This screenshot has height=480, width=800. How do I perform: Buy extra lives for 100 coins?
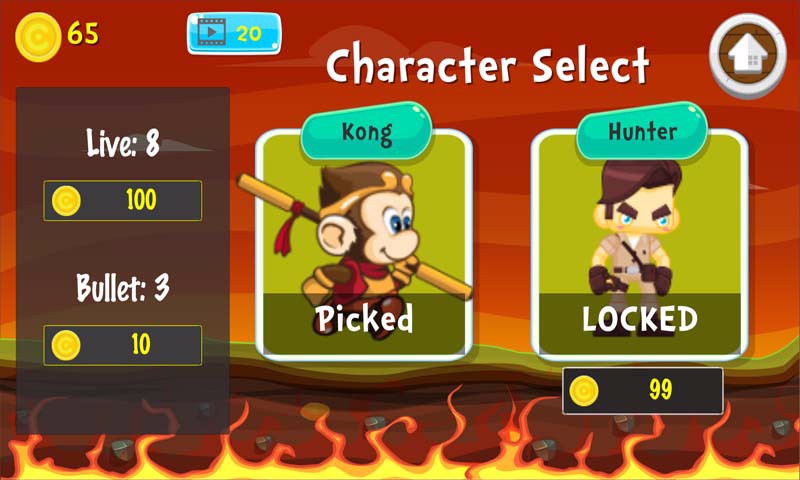[x=123, y=201]
